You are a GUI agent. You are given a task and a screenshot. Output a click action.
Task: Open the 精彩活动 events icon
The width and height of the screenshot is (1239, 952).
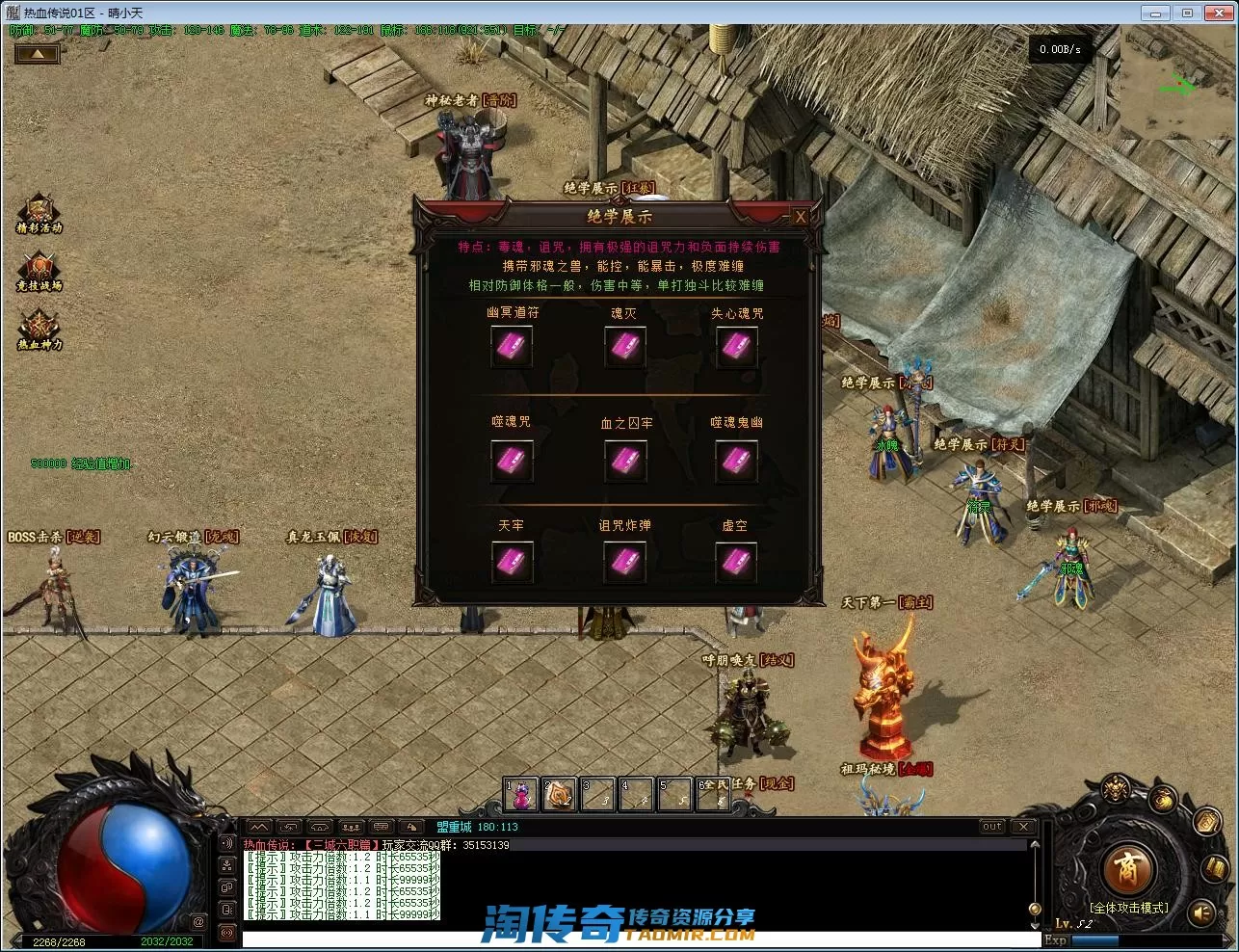(x=40, y=213)
